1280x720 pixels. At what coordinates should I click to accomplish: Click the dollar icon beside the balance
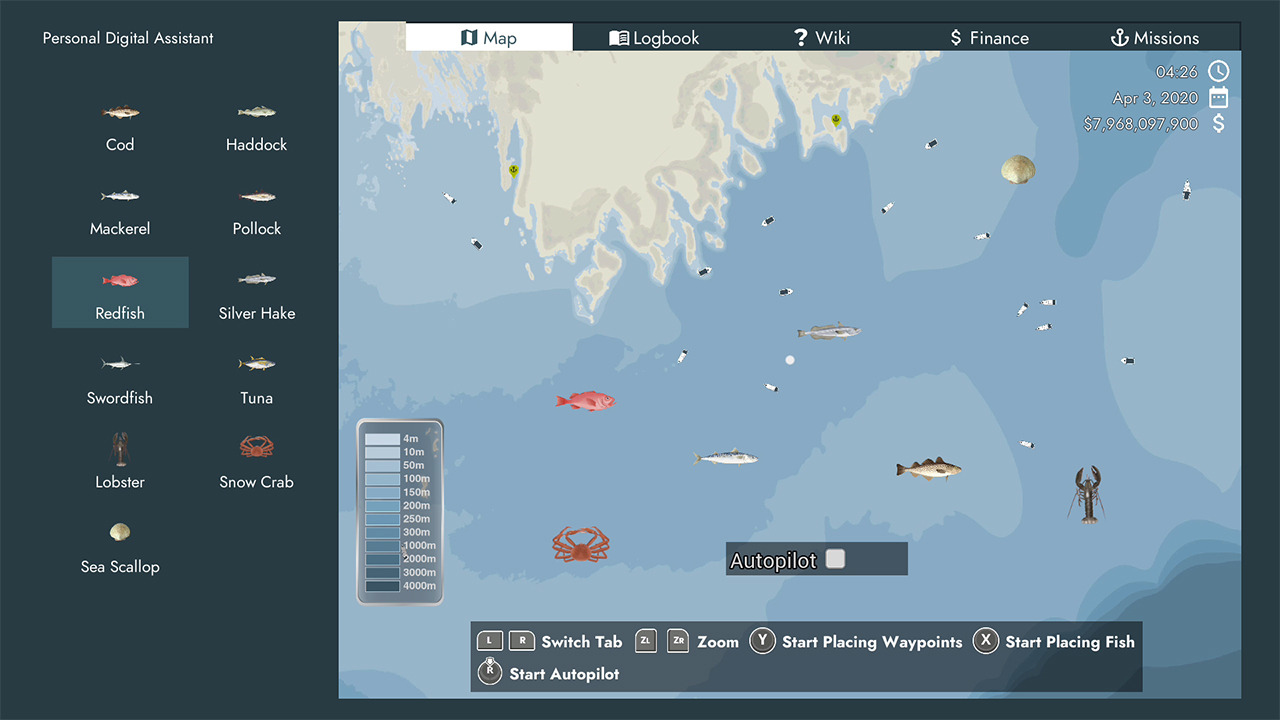[x=1218, y=123]
